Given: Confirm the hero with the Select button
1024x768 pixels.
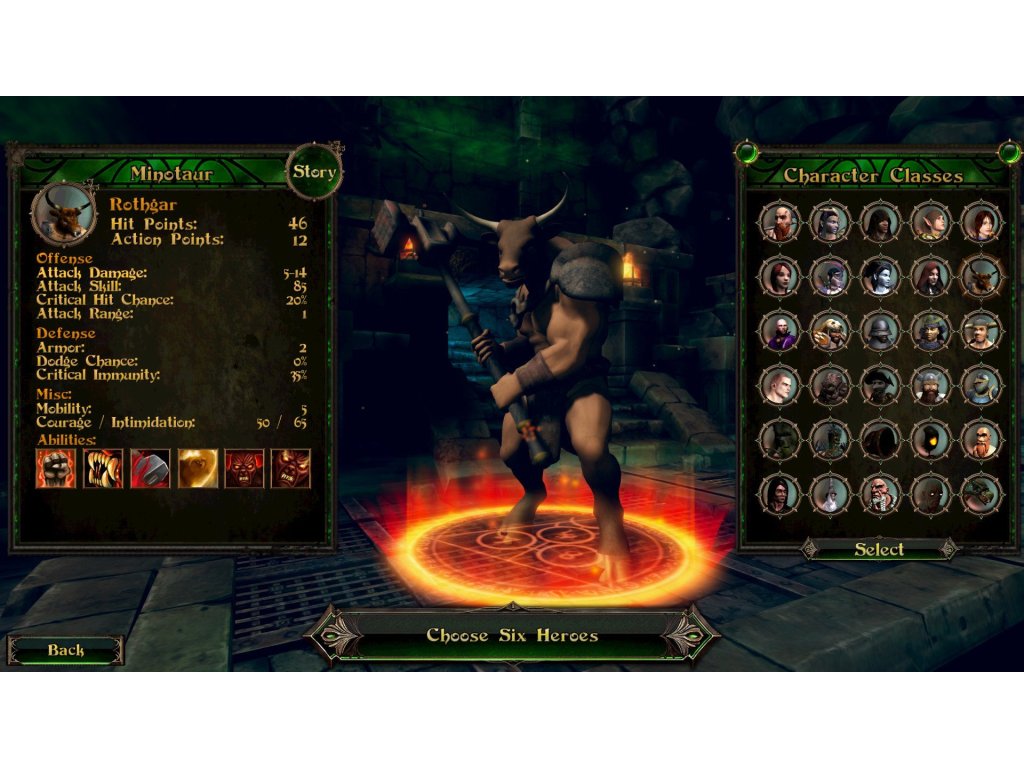Looking at the screenshot, I should click(879, 549).
